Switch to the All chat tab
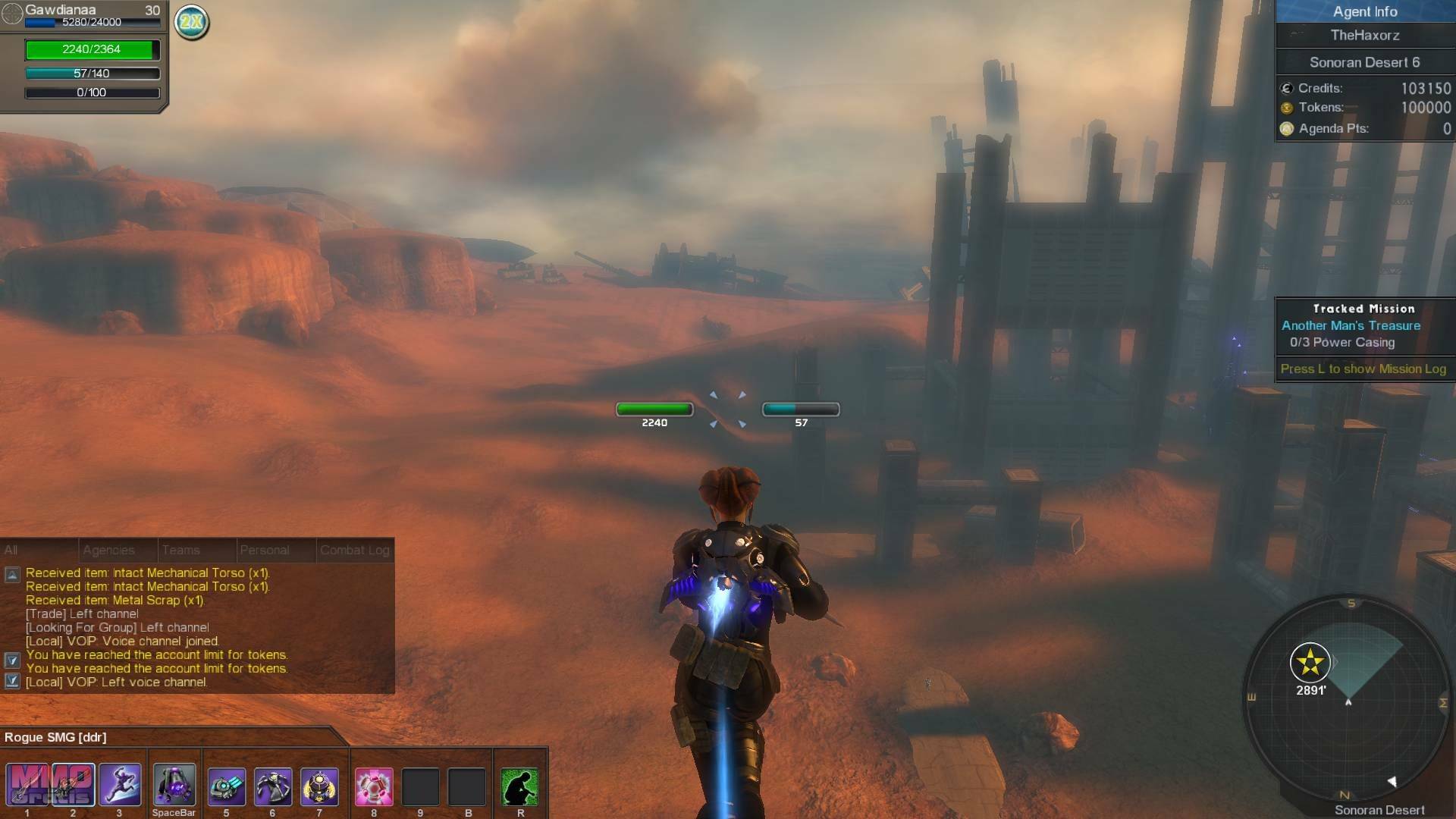The image size is (1456, 819). click(11, 551)
